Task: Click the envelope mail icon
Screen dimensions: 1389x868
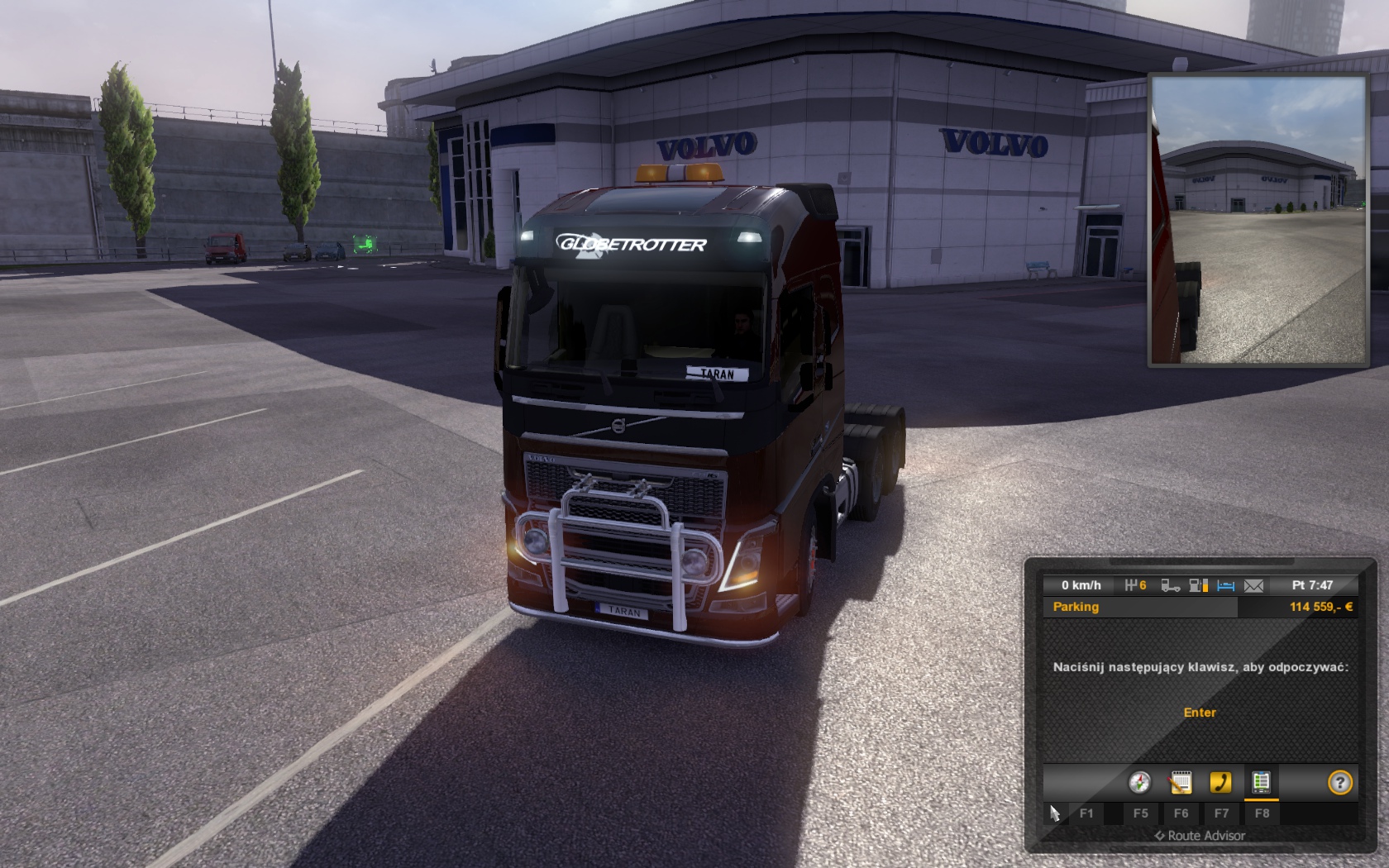Action: (1253, 585)
